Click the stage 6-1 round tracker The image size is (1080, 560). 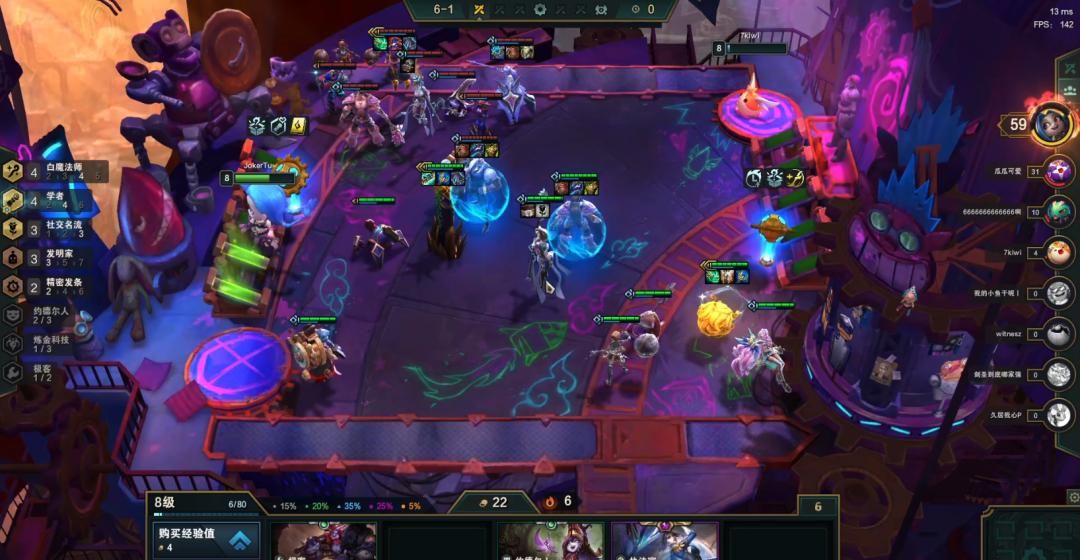(443, 10)
